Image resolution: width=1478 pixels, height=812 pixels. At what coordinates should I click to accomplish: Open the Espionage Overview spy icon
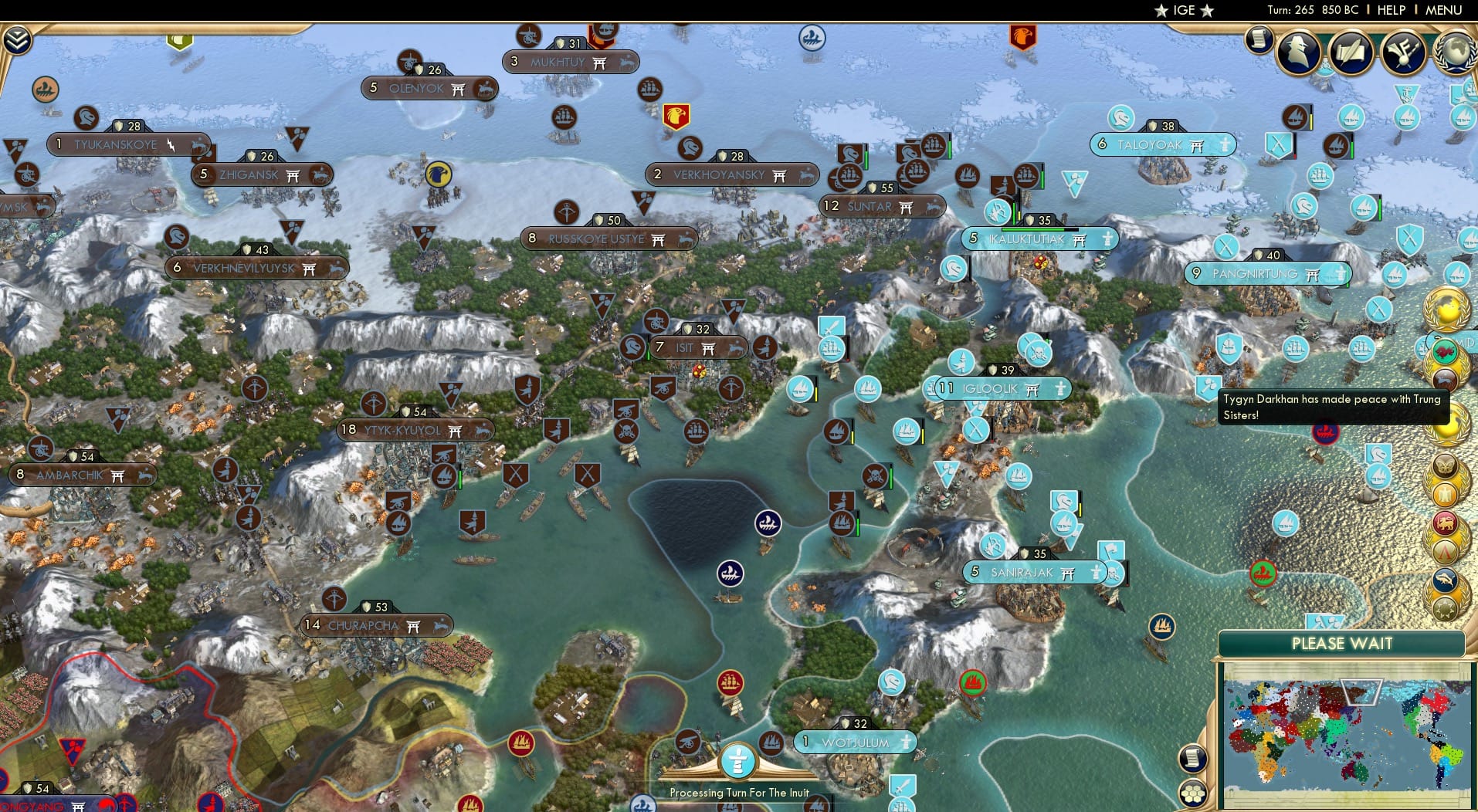point(1298,52)
